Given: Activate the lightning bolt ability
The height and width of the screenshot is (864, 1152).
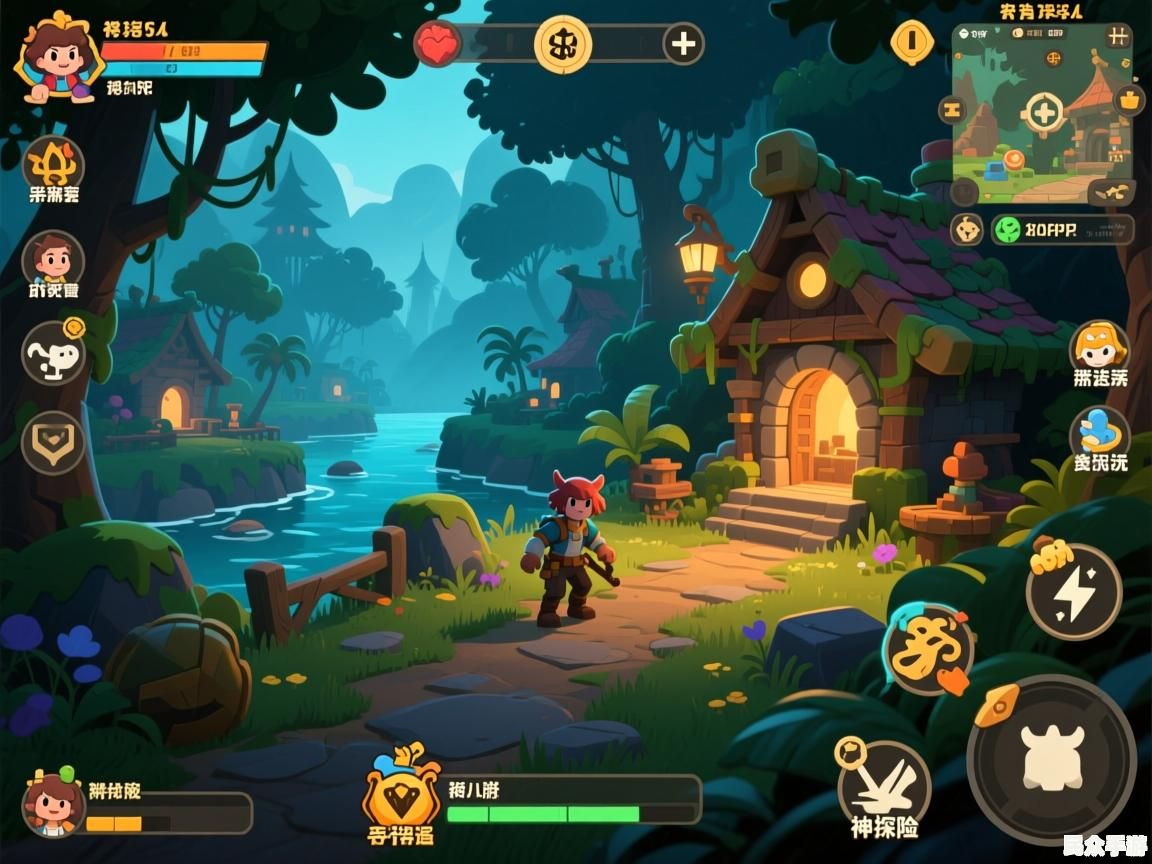Looking at the screenshot, I should coord(1075,592).
